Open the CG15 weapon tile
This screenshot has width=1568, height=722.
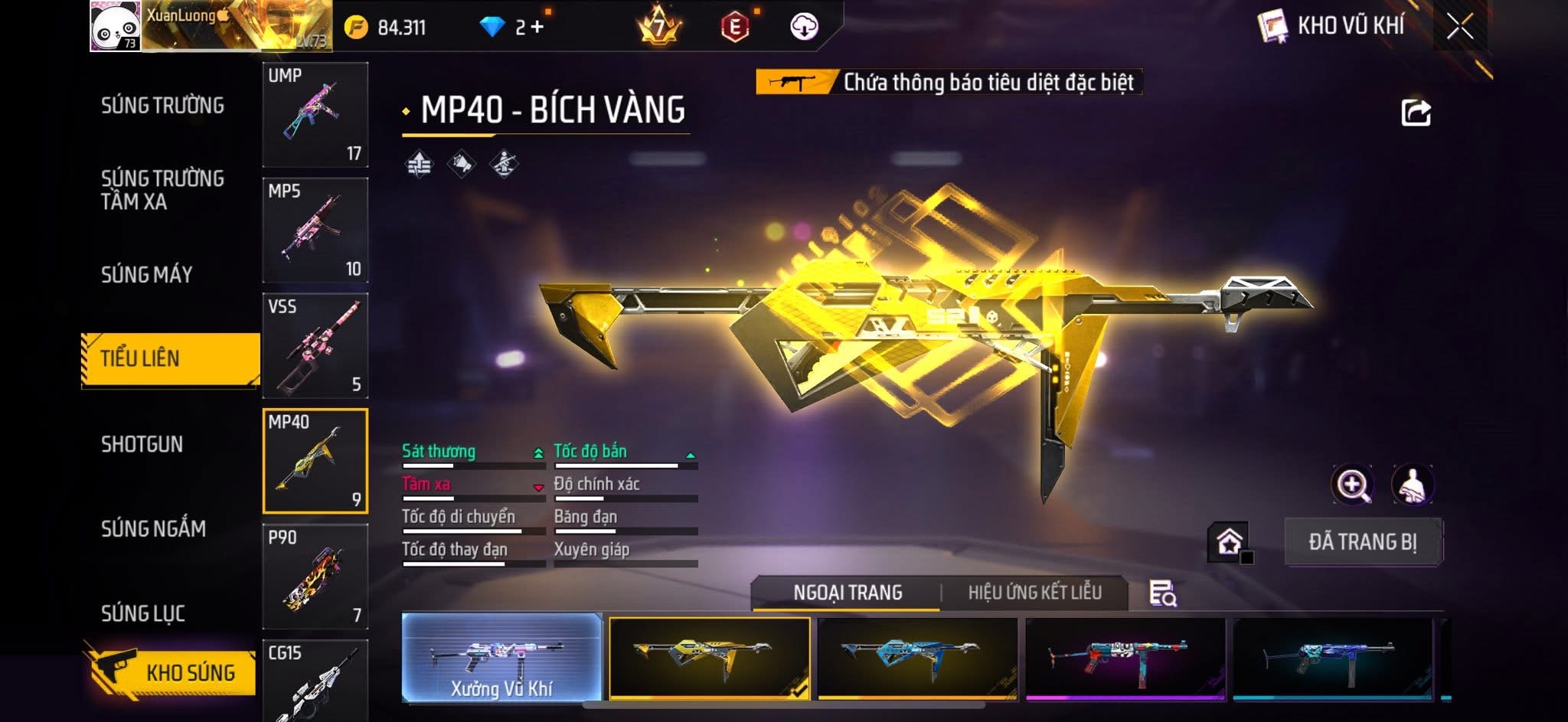coord(315,680)
